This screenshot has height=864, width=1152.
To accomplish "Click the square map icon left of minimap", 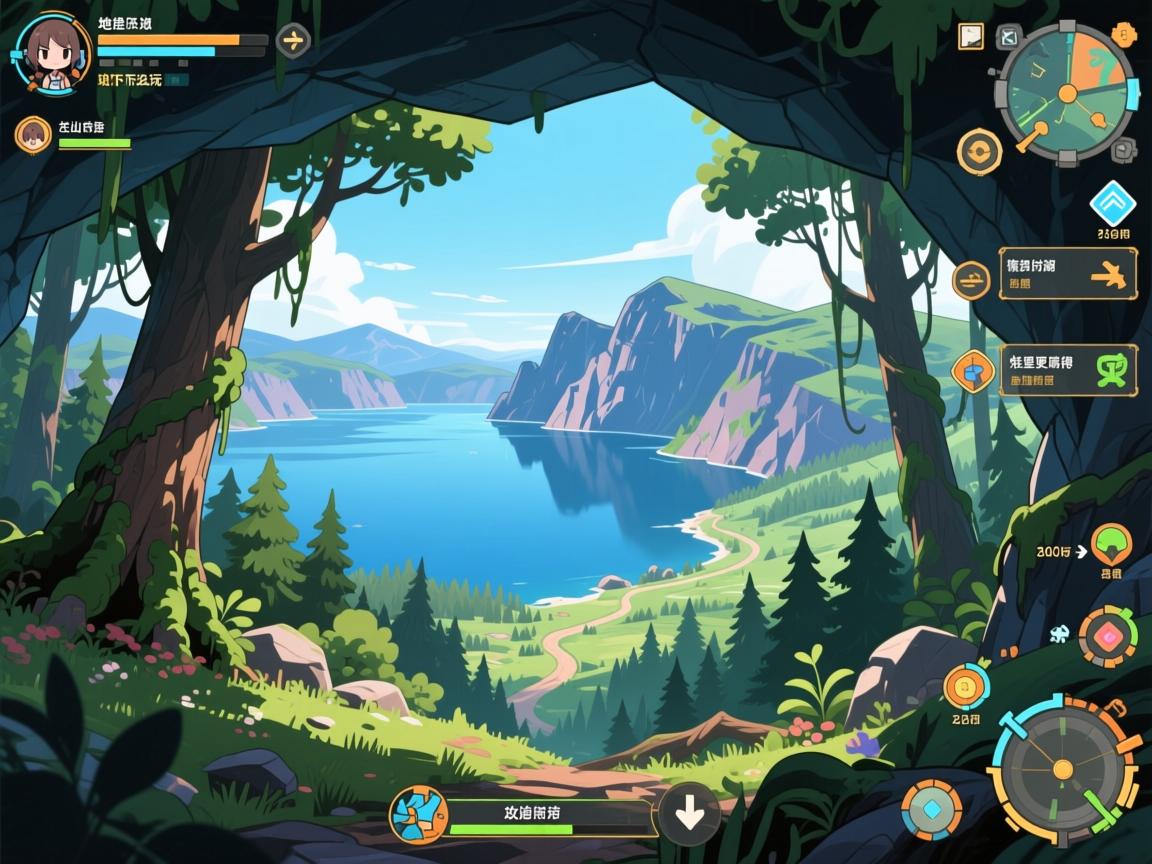I will (970, 37).
